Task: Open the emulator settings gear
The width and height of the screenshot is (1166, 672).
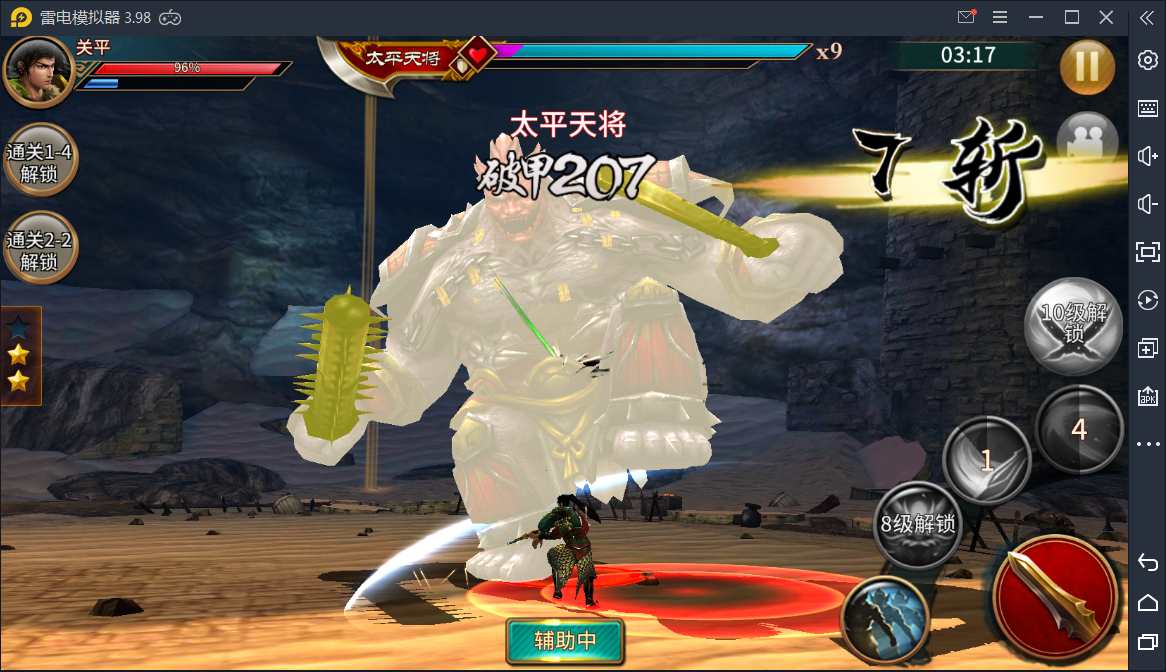Action: click(x=1148, y=60)
